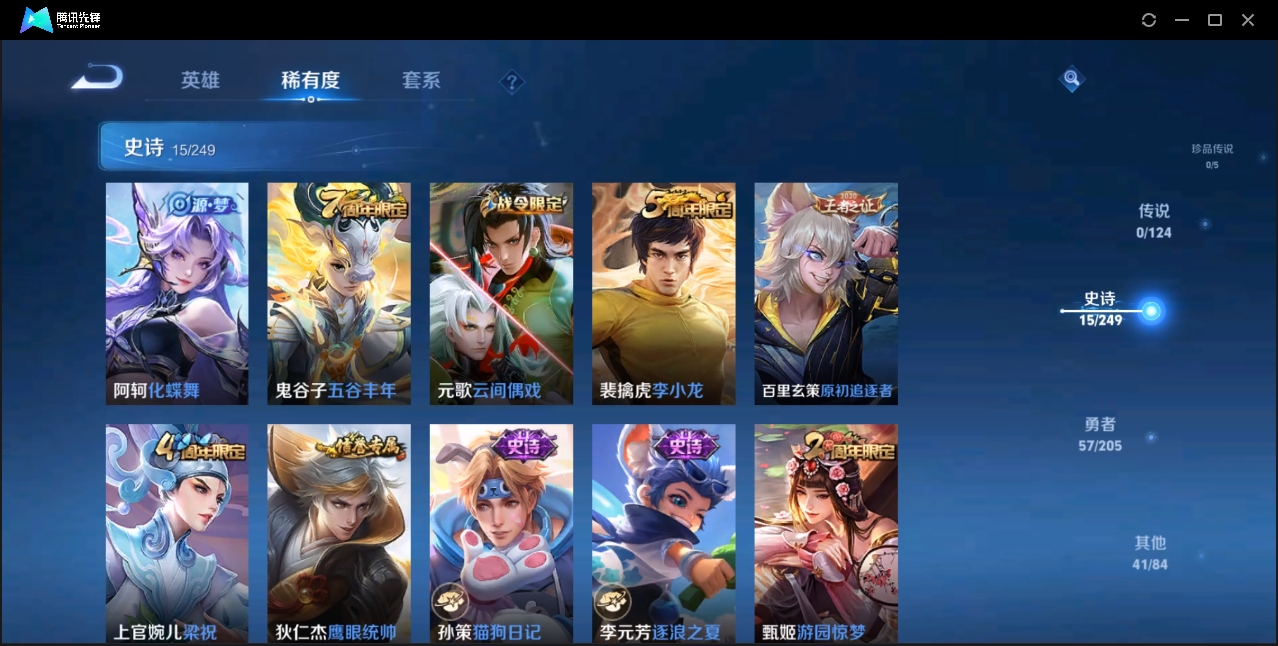
Task: Jump to the 其他 rarity section
Action: [x=1150, y=552]
